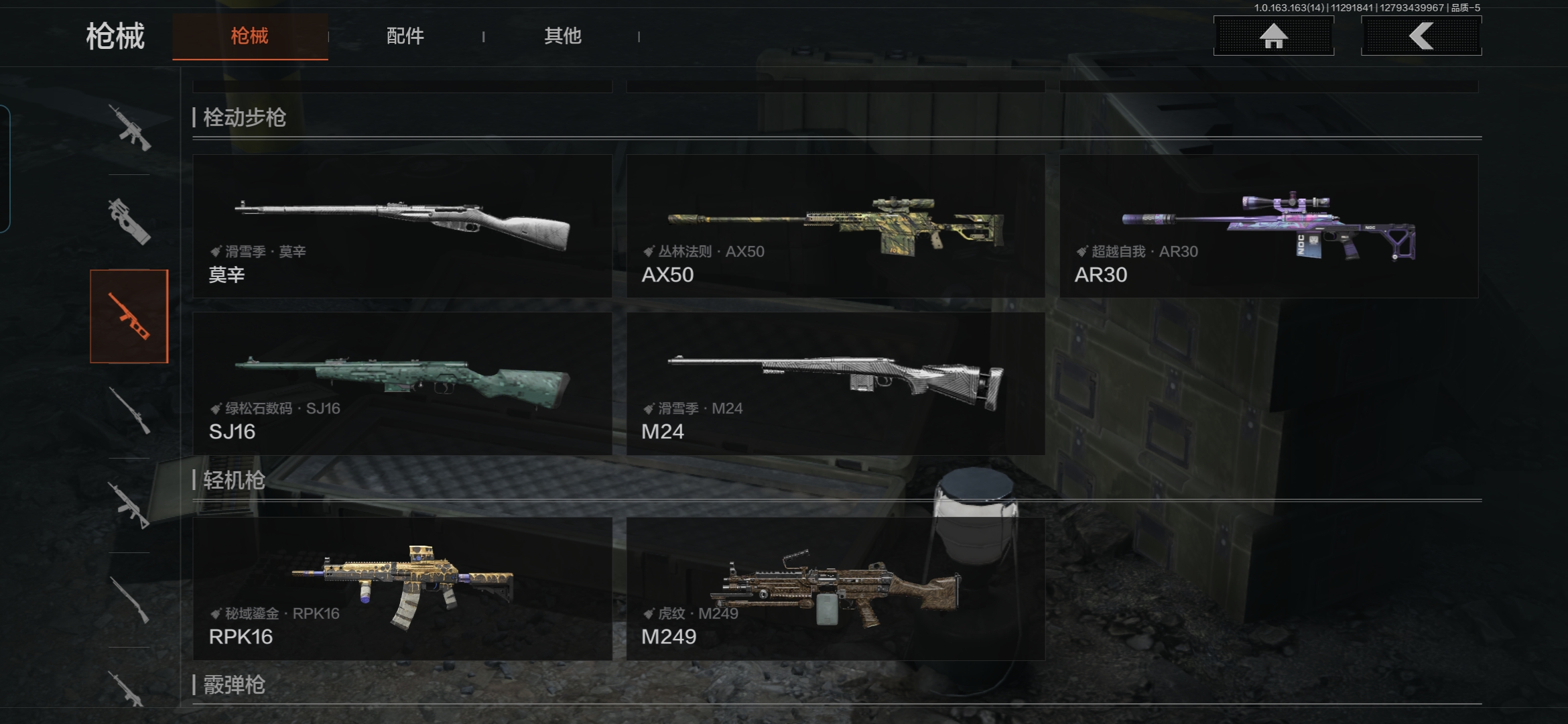Pick the M249 light machine gun

pyautogui.click(x=836, y=589)
